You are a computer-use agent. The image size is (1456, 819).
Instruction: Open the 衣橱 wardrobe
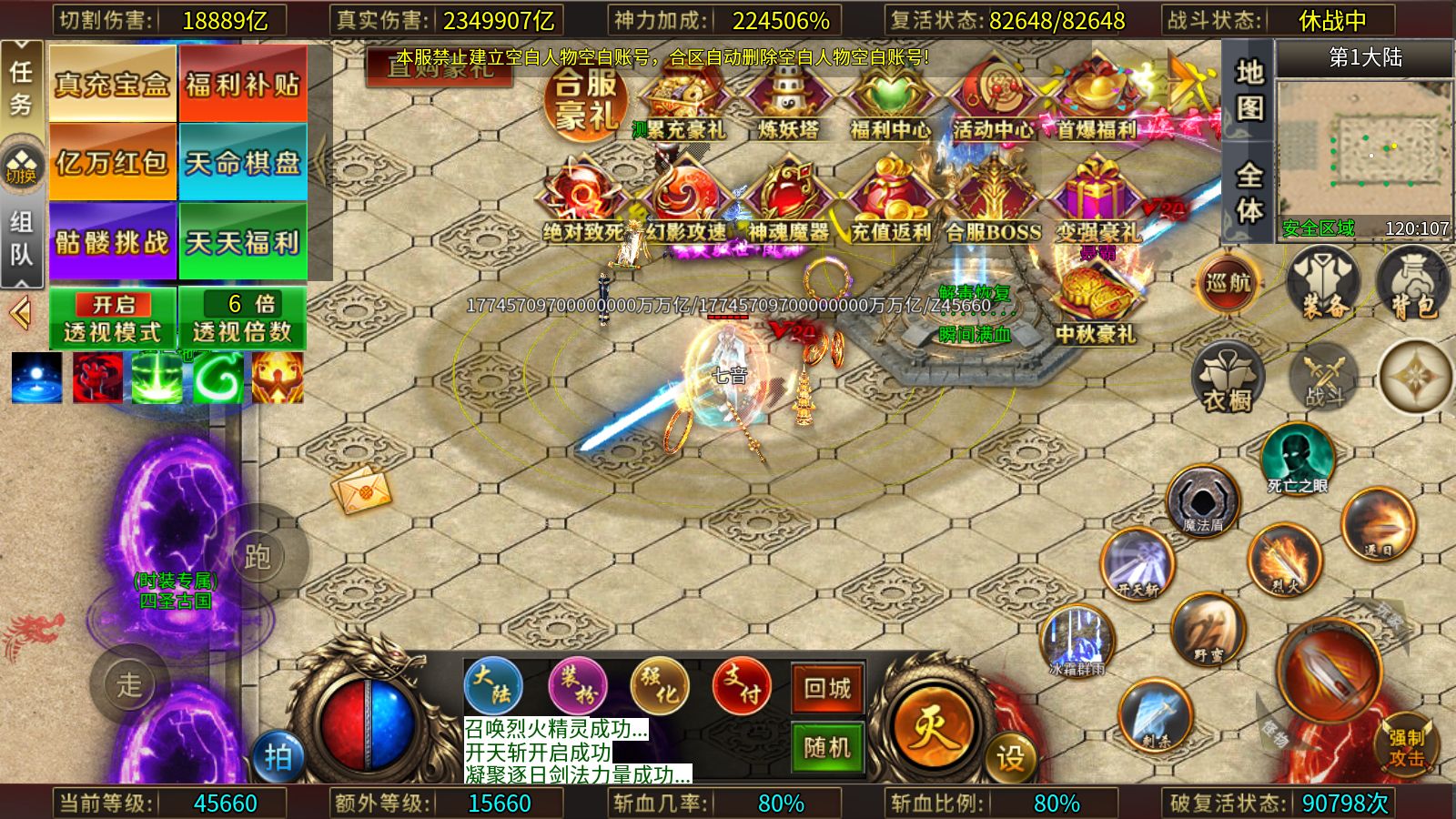click(1228, 378)
